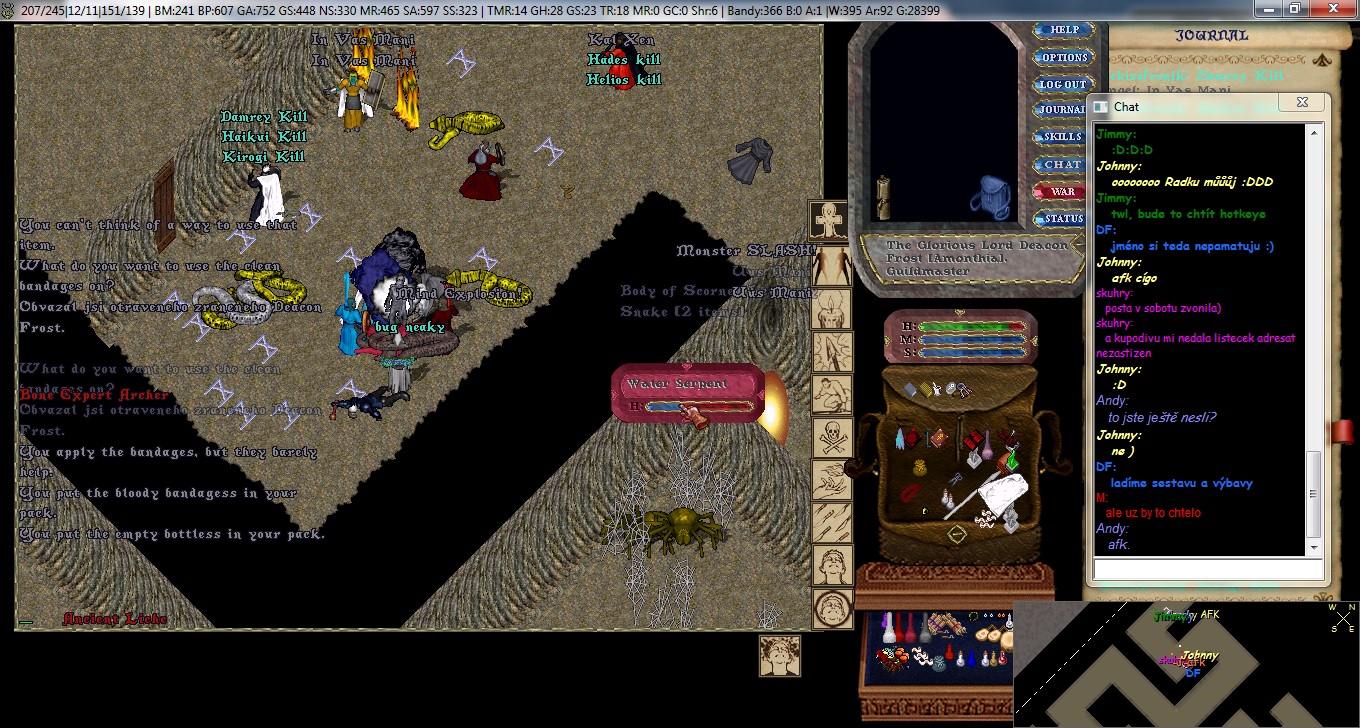This screenshot has height=728, width=1360.
Task: Activate the ankh skill icon
Action: (x=832, y=218)
